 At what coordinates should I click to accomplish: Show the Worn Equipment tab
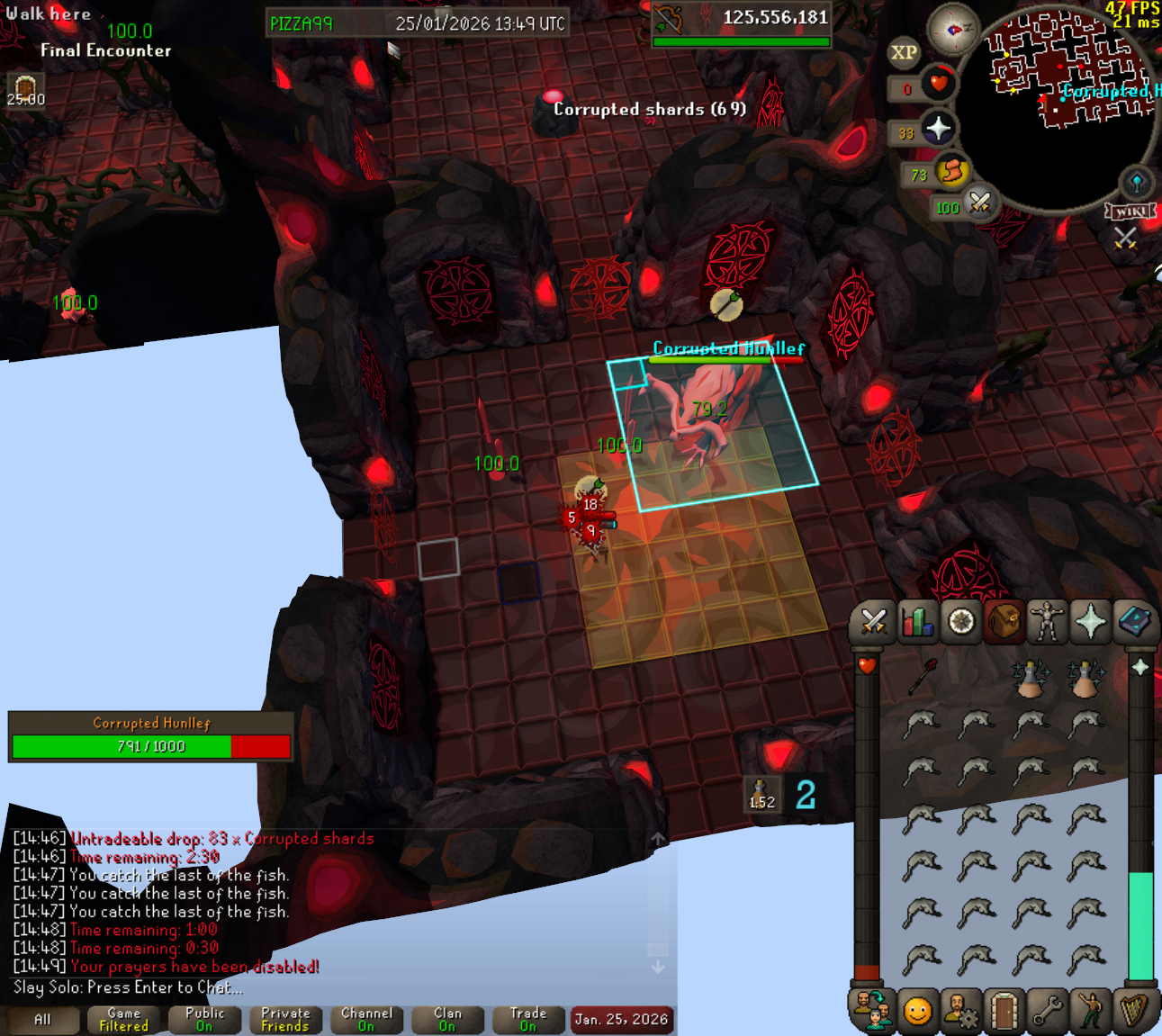1047,622
